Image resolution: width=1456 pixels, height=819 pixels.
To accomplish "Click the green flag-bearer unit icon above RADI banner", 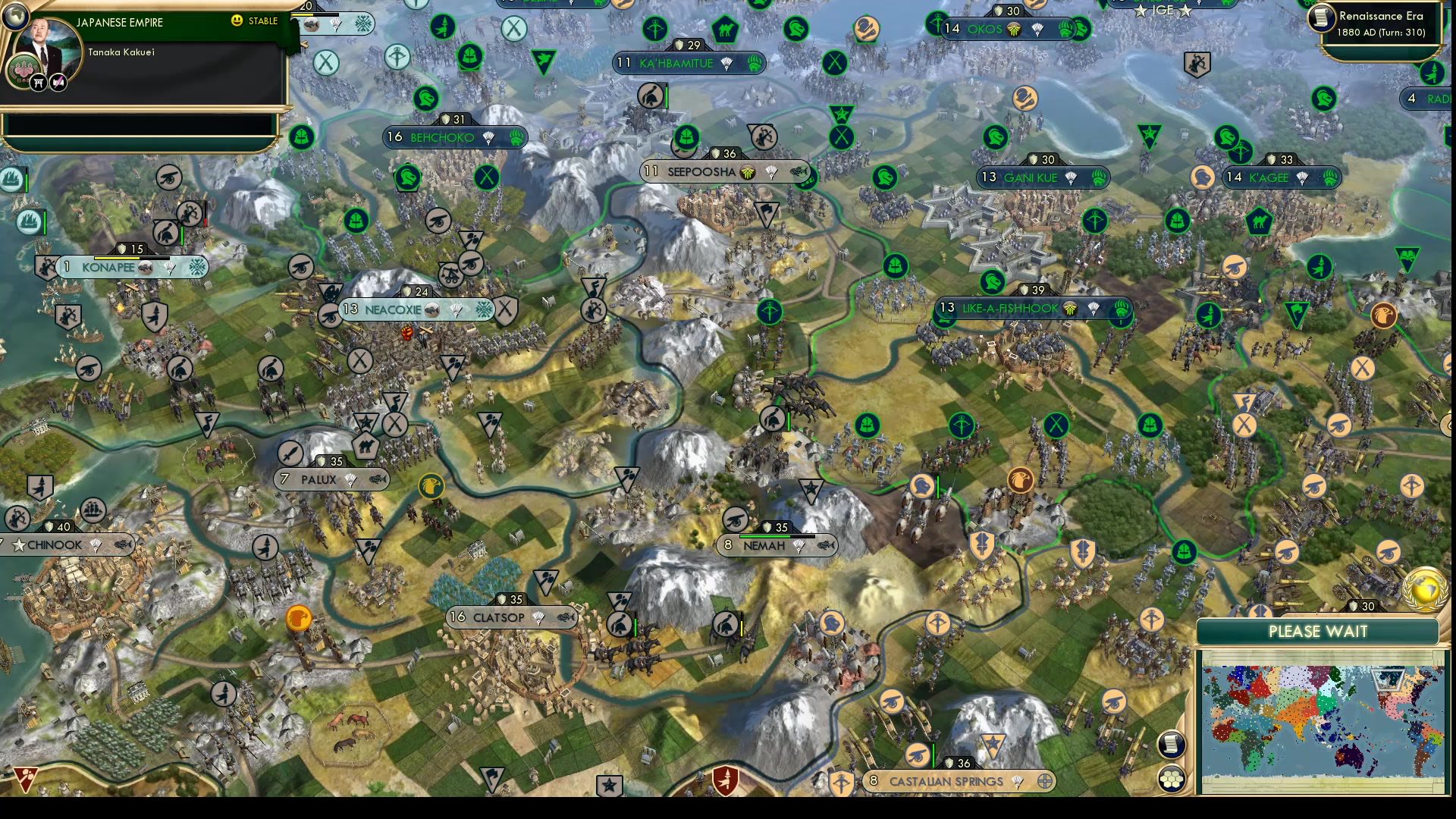I will pos(1431,73).
